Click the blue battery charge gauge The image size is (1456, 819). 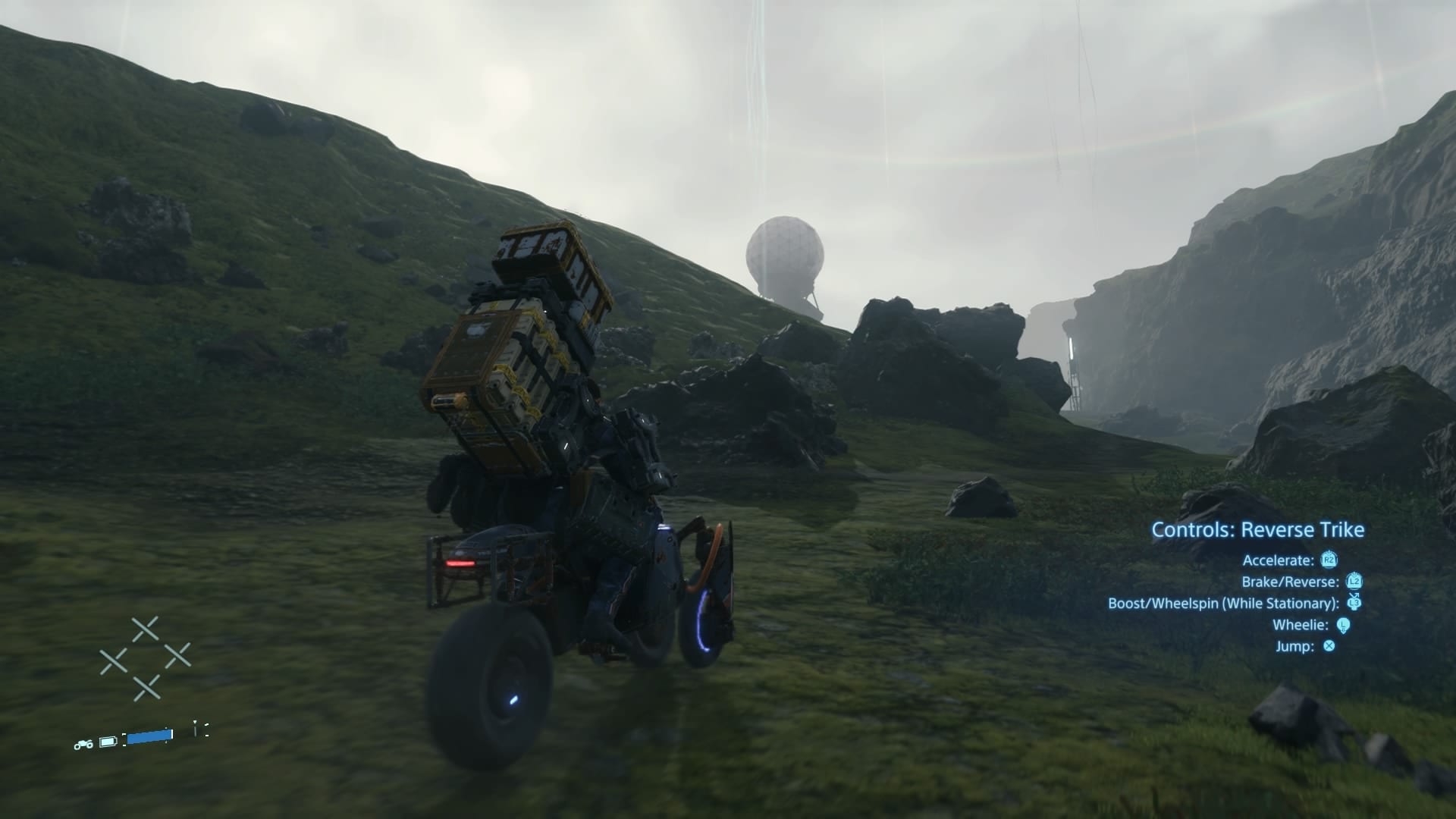(x=149, y=736)
